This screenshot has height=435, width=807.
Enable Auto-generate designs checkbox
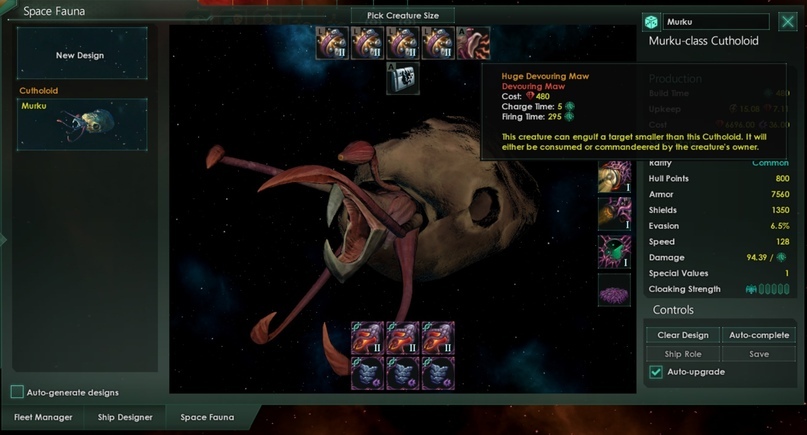[17, 392]
